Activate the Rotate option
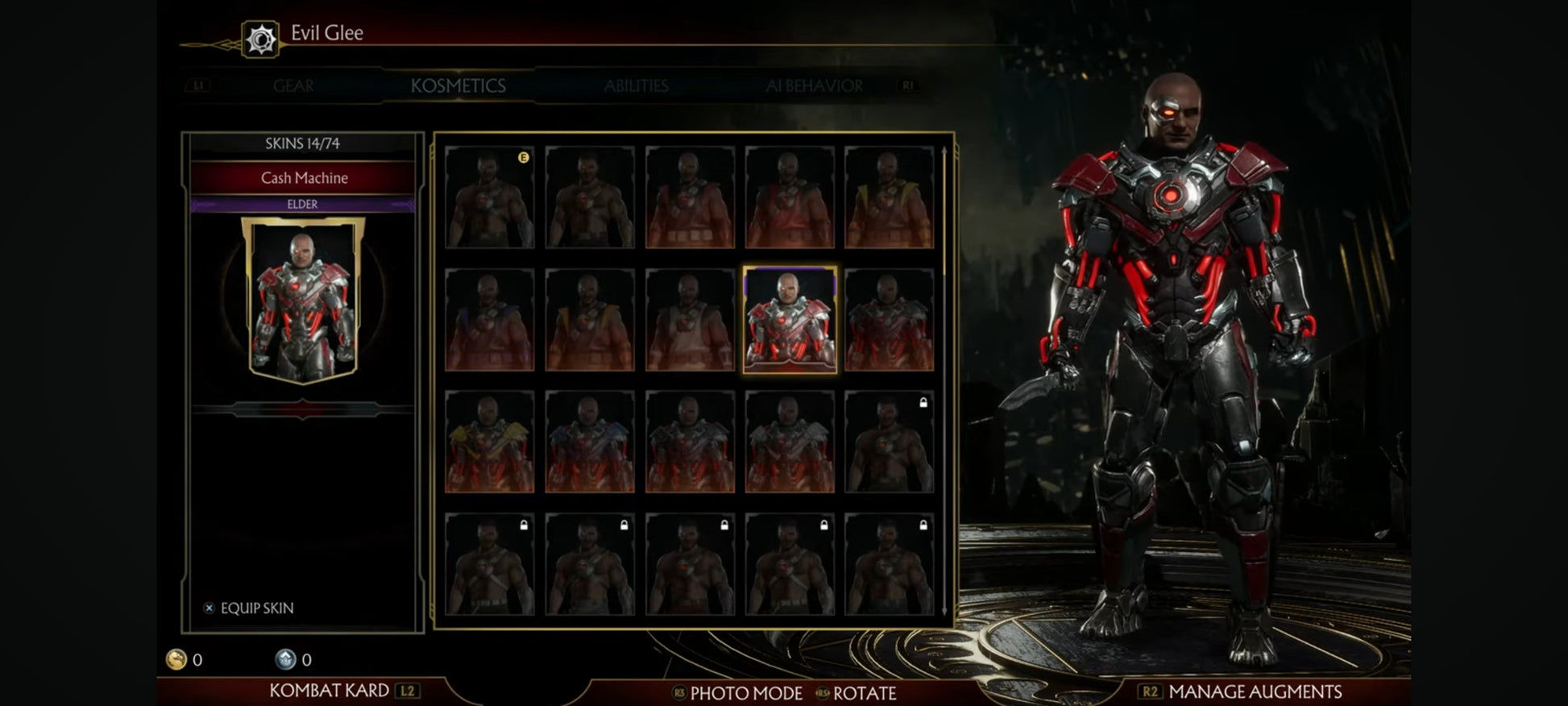Viewport: 1568px width, 706px height. point(864,693)
